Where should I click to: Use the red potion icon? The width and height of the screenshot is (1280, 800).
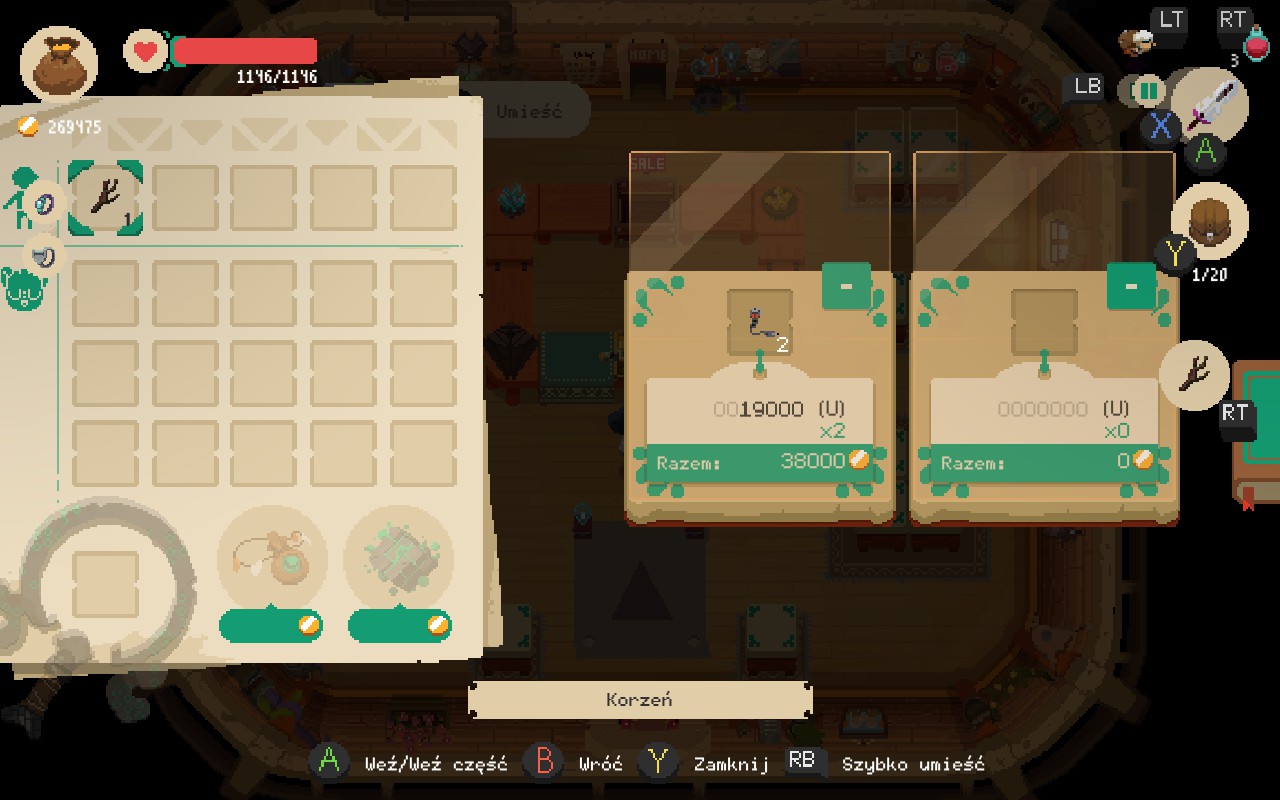tap(1256, 44)
